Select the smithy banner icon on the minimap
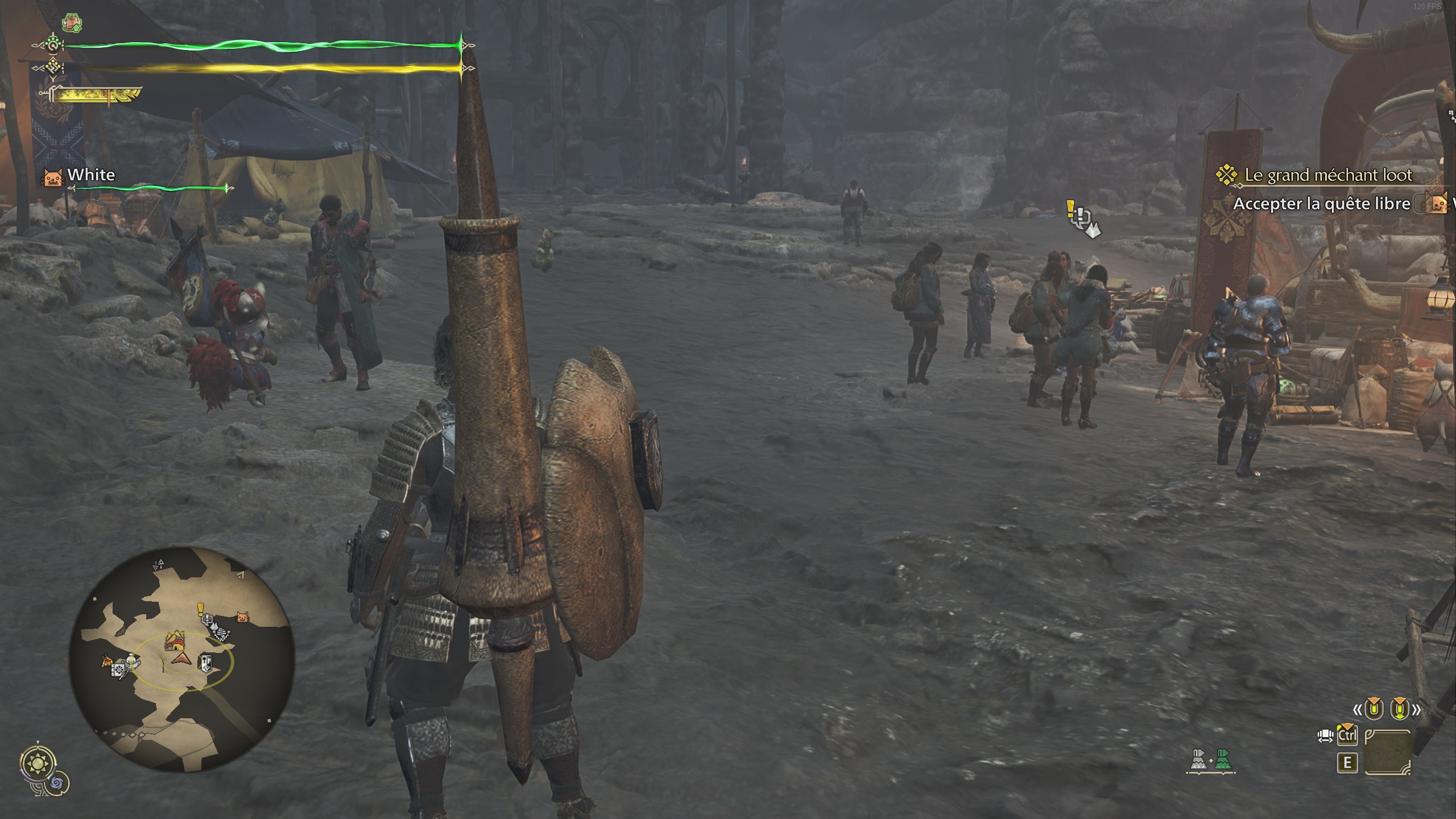Screen dimensions: 1456x819 coord(206,665)
